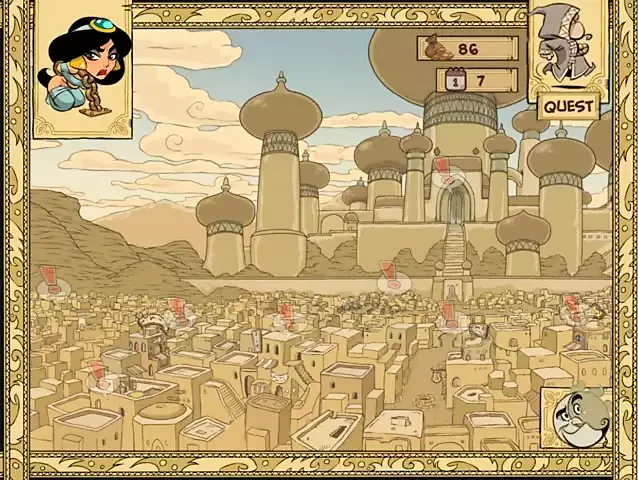Visit the exclamation marker beside the rocky hills
The image size is (638, 480).
click(50, 279)
